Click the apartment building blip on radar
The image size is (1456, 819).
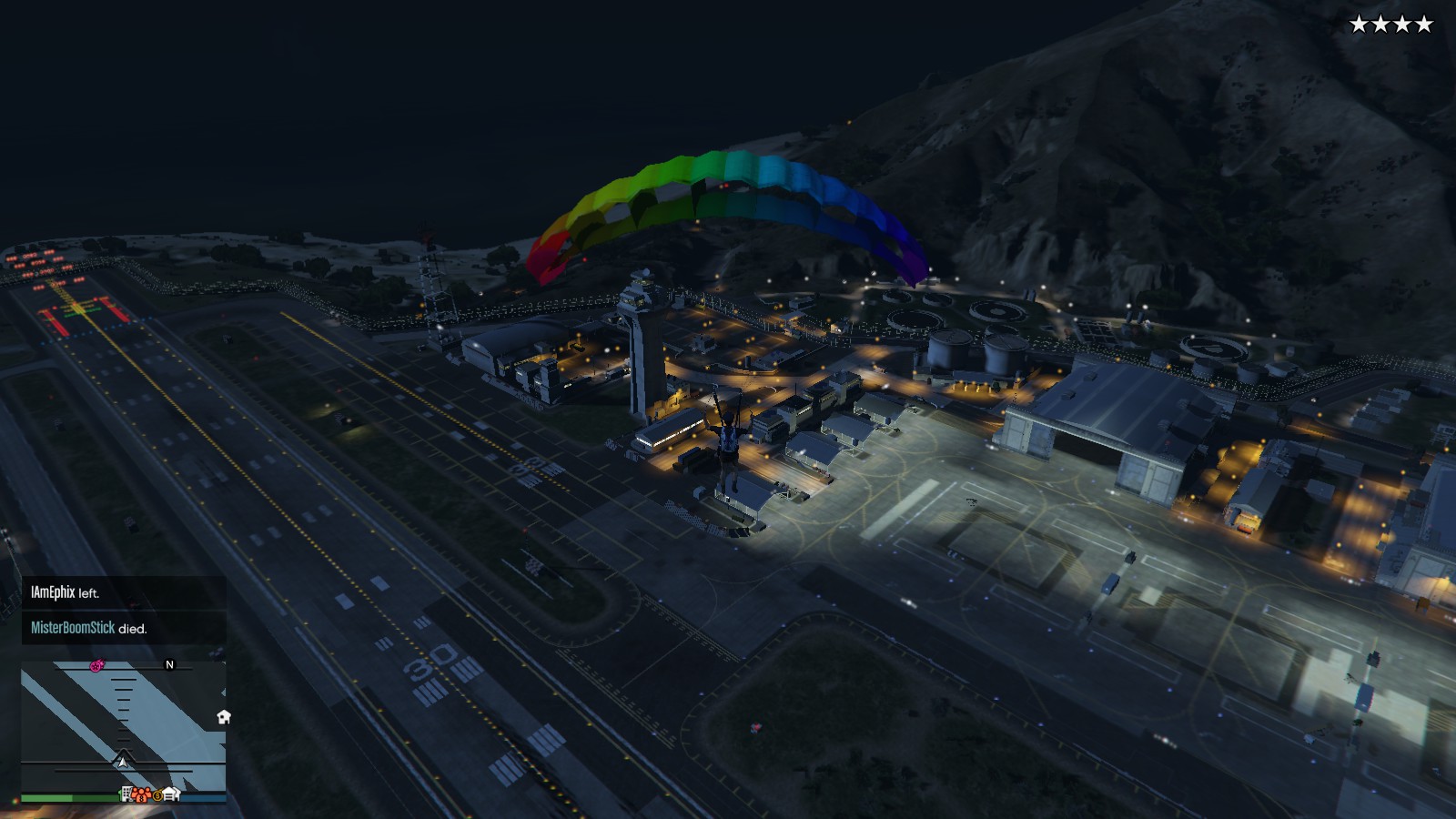[x=126, y=794]
